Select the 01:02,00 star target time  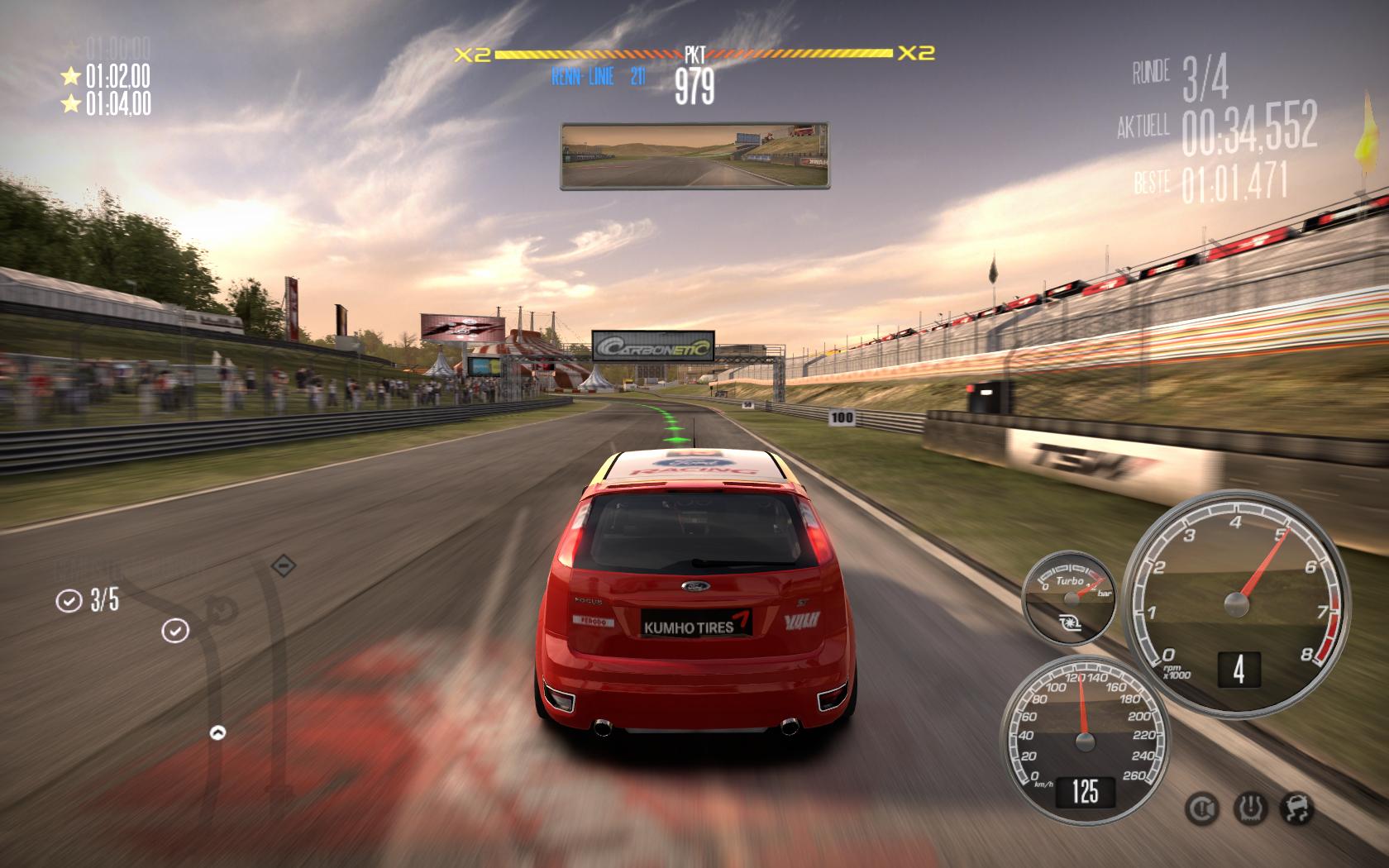click(x=106, y=77)
